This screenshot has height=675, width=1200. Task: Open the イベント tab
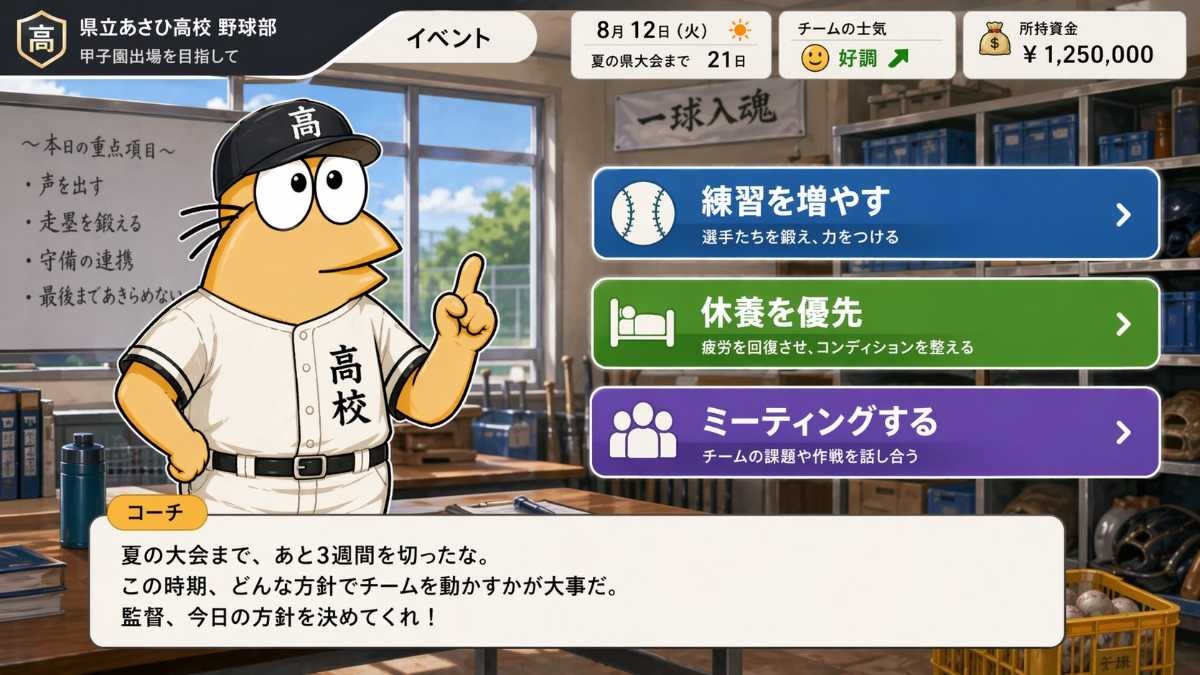tap(448, 39)
